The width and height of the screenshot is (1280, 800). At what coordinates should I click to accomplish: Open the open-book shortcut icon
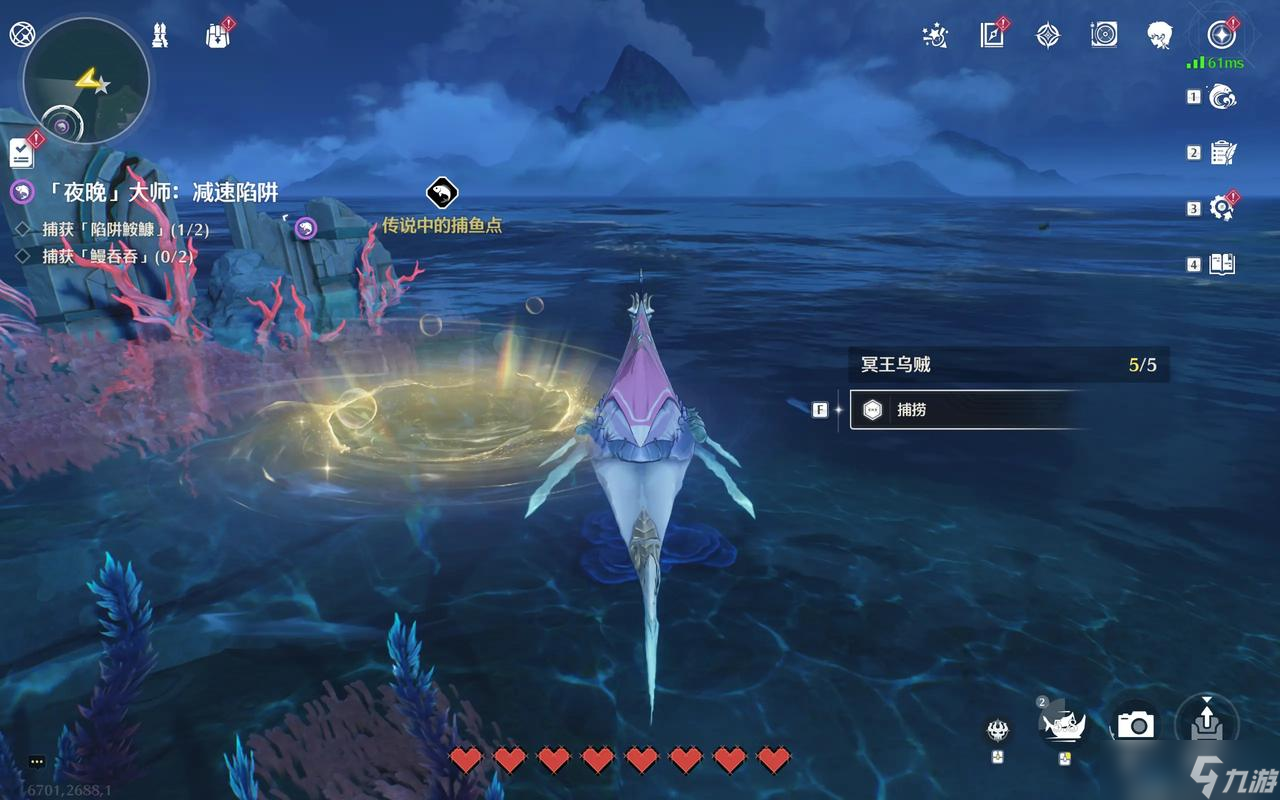(1222, 264)
